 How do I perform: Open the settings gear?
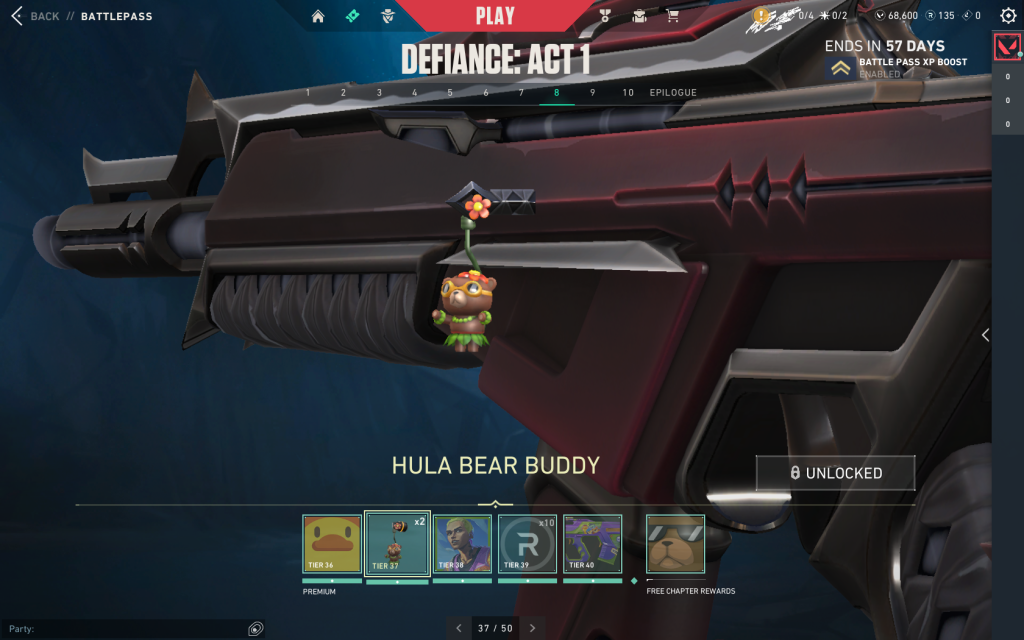pos(1007,16)
